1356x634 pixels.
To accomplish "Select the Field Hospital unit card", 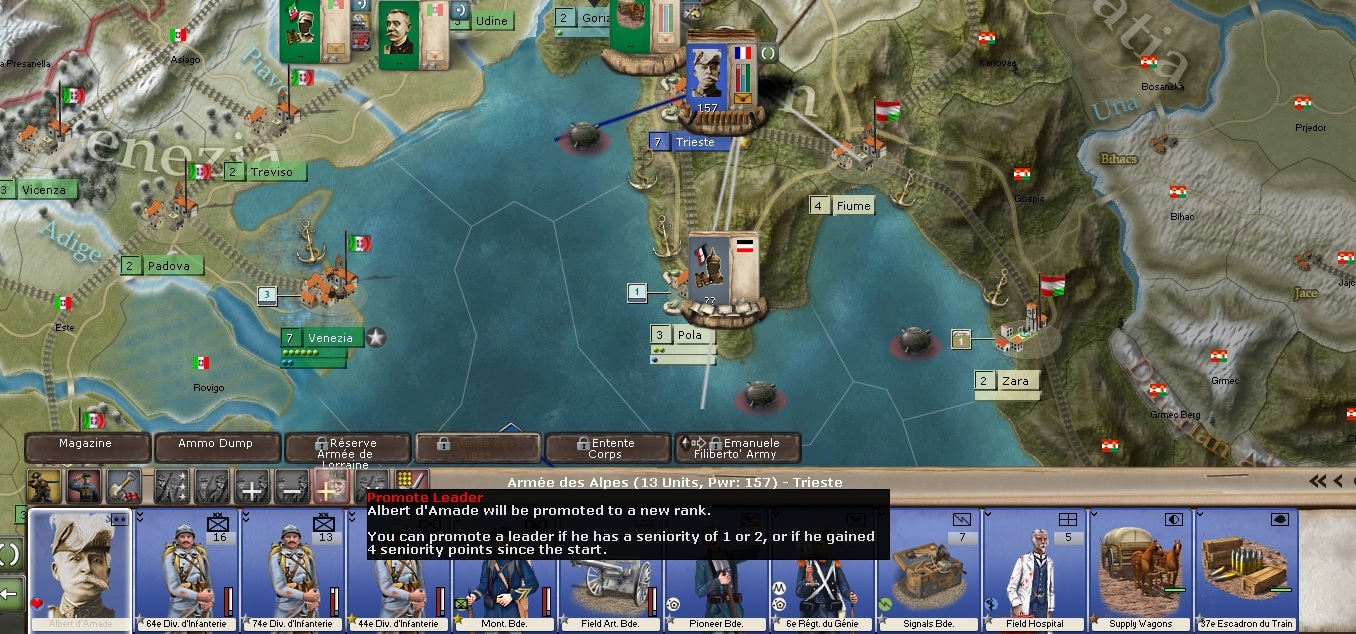I will click(x=1034, y=569).
